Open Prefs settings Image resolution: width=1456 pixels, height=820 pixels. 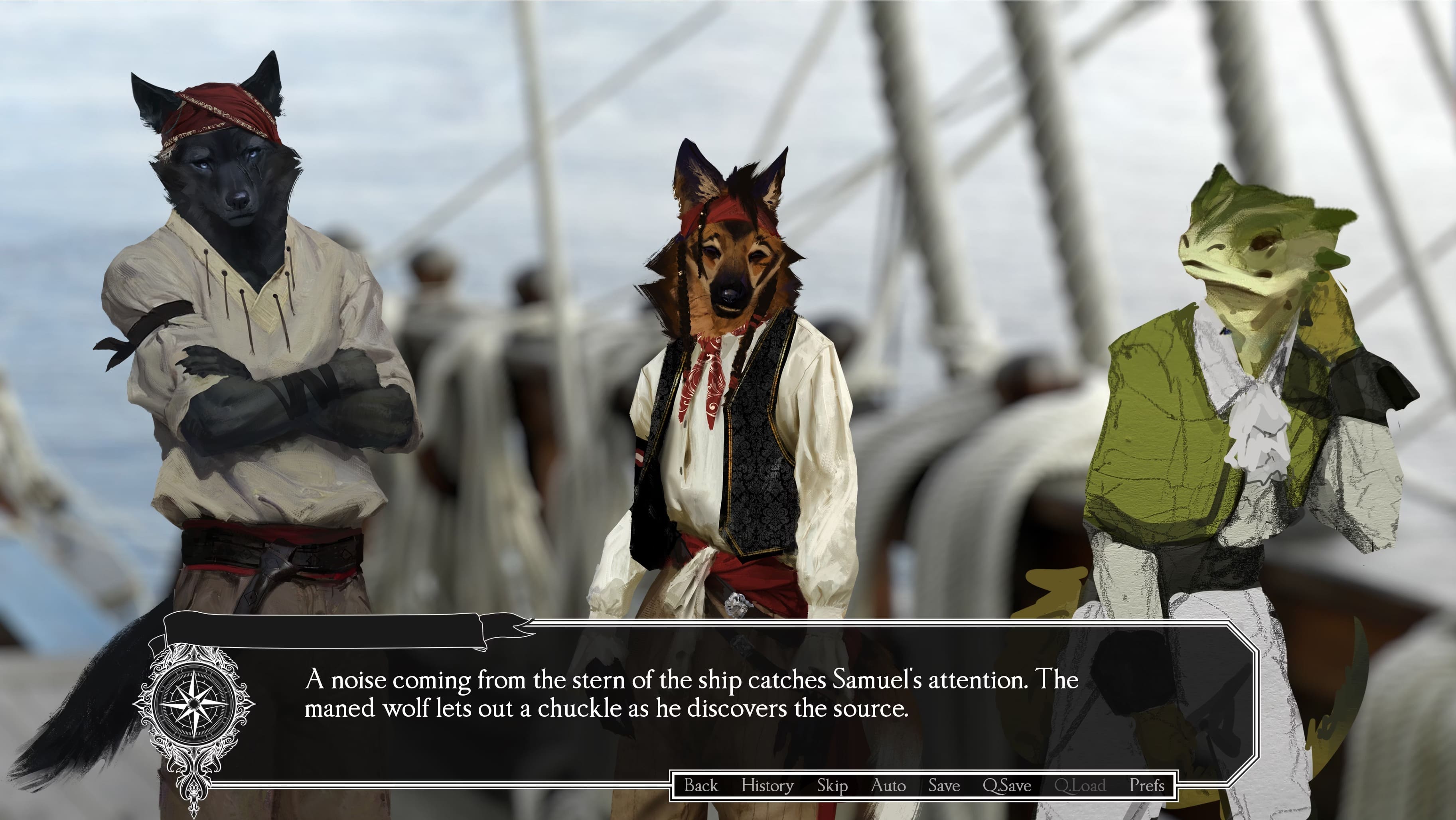pos(1147,786)
